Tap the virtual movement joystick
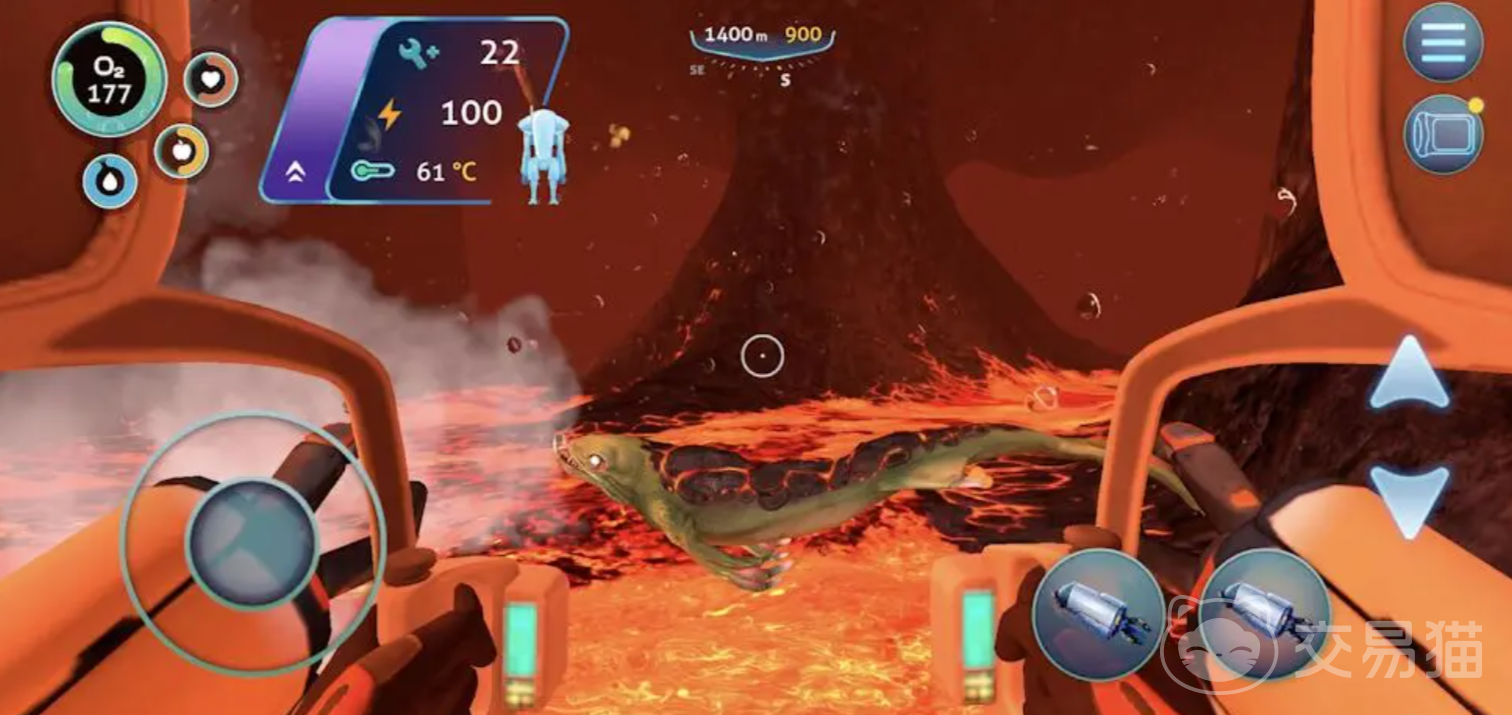1512x715 pixels. pyautogui.click(x=252, y=542)
